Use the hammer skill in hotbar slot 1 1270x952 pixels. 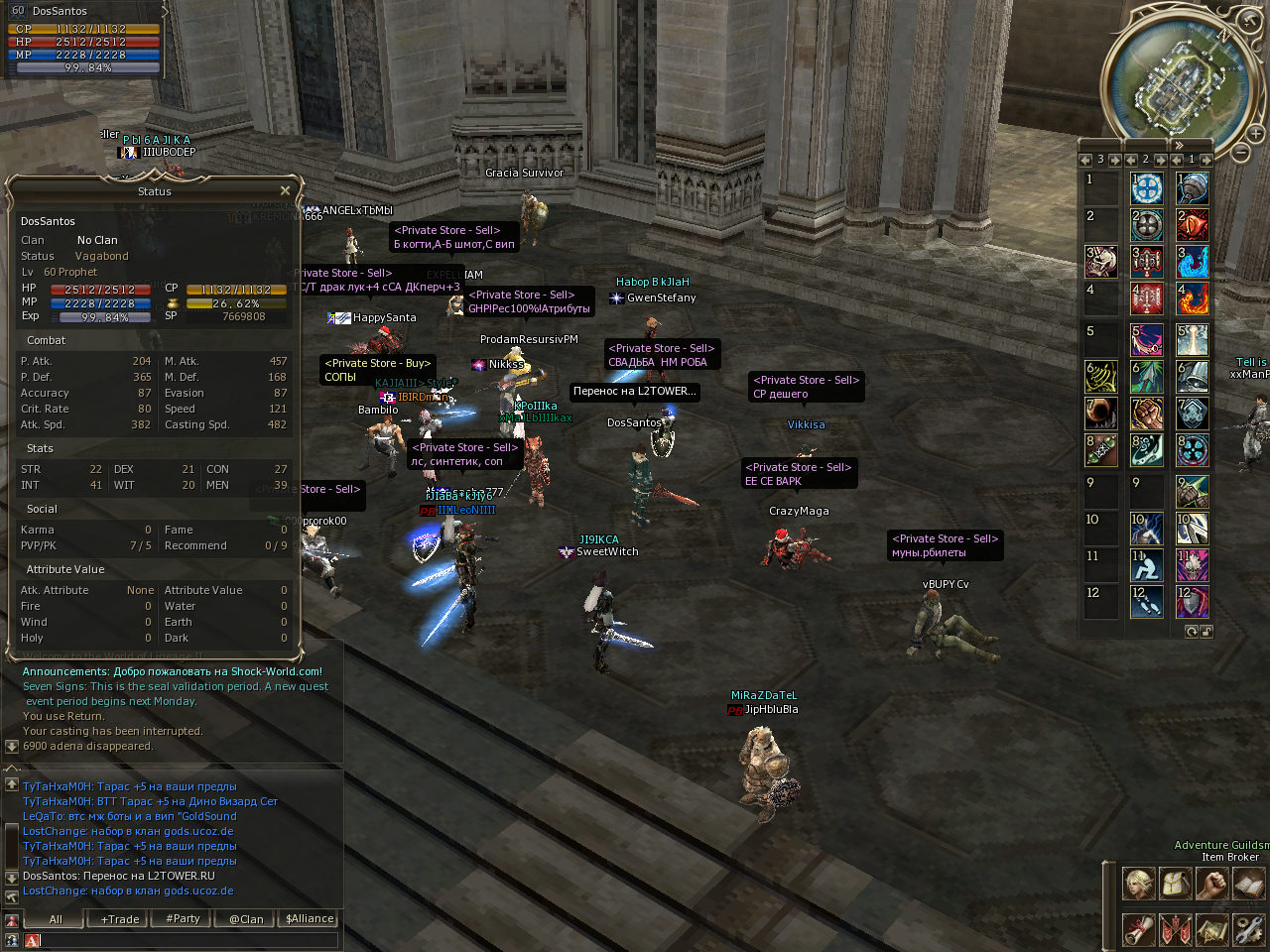(x=1192, y=187)
